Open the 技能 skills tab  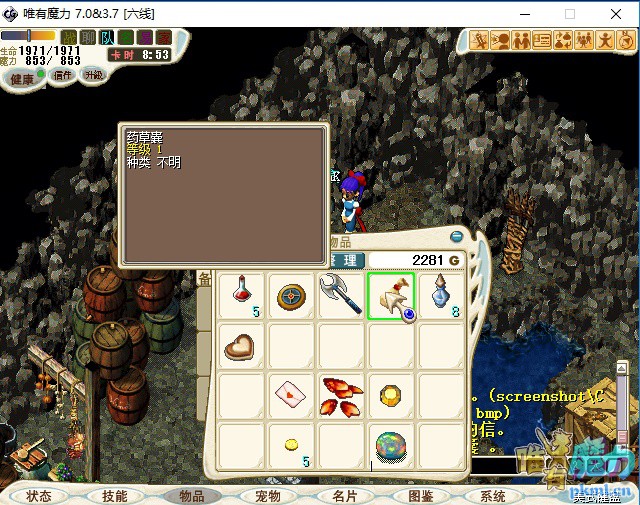[114, 496]
